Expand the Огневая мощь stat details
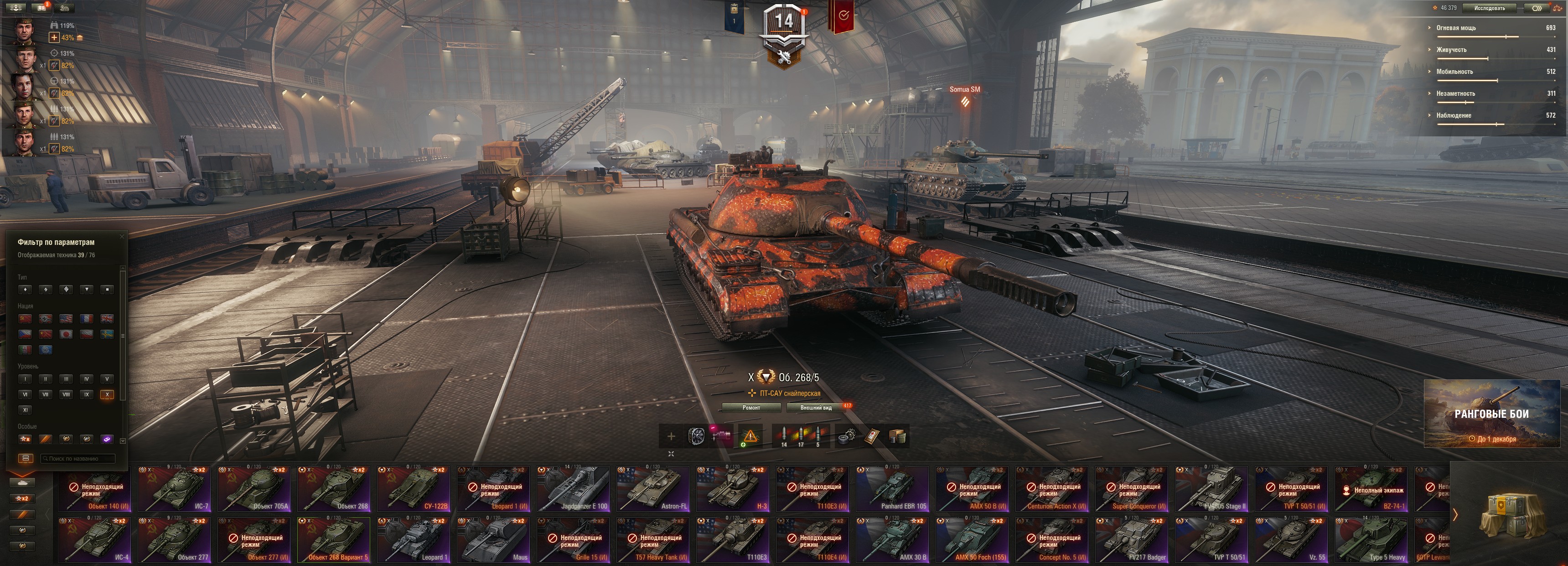This screenshot has width=1568, height=566. (1456, 28)
